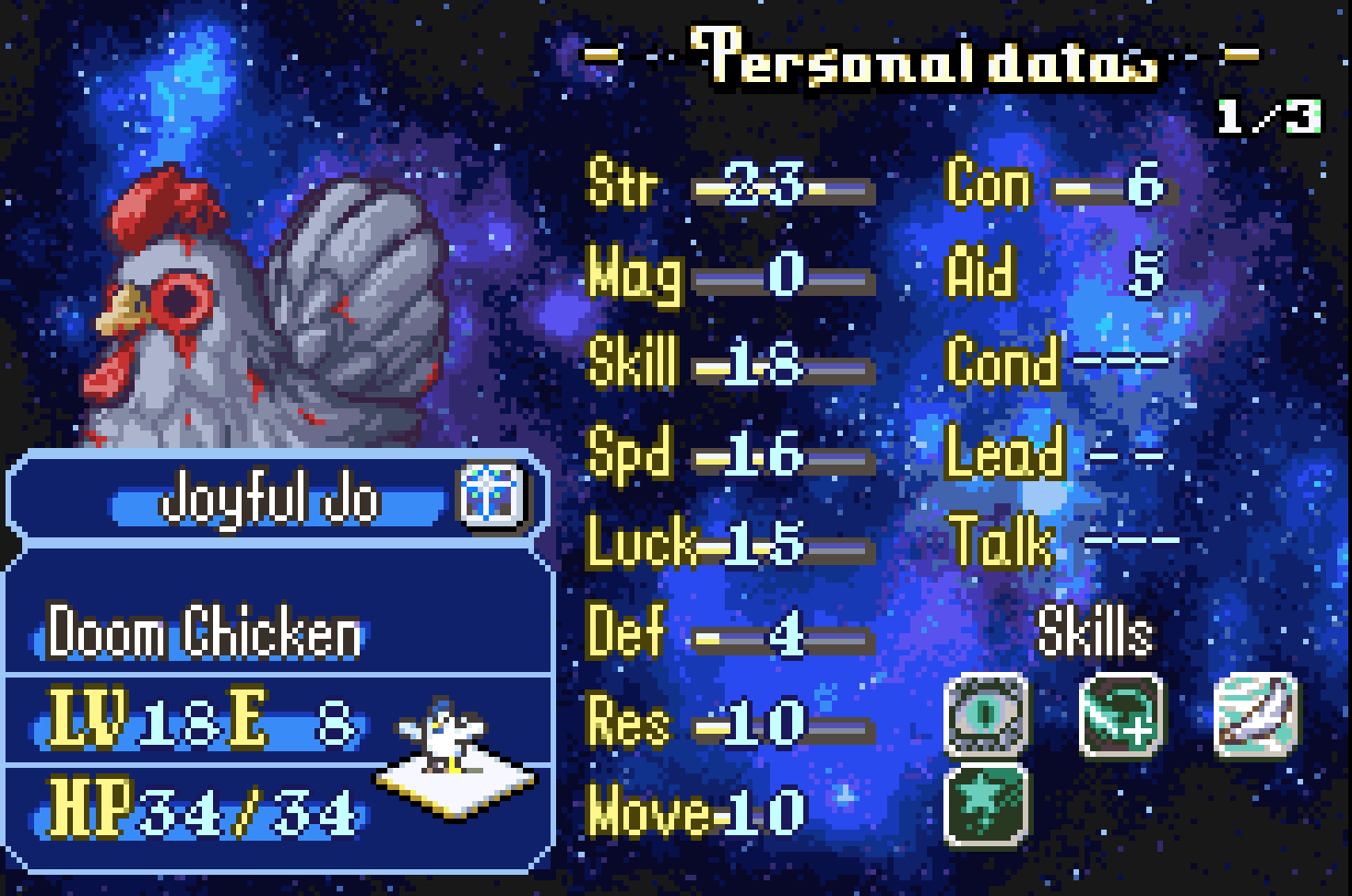The height and width of the screenshot is (896, 1352).
Task: Inspect the affinity icon beside Joyful Jo
Action: 492,496
